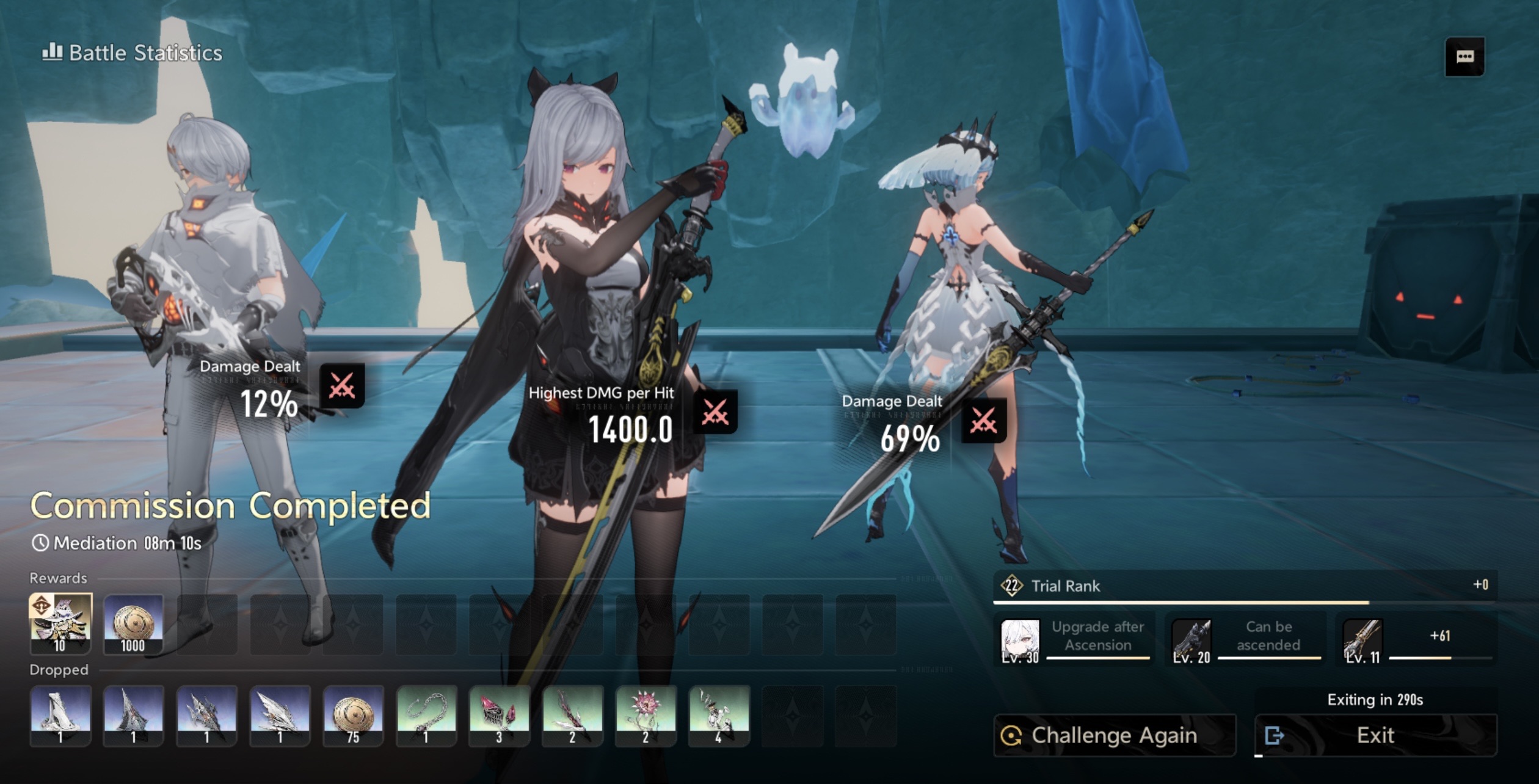
Task: Exit the commission results screen
Action: tap(1375, 735)
